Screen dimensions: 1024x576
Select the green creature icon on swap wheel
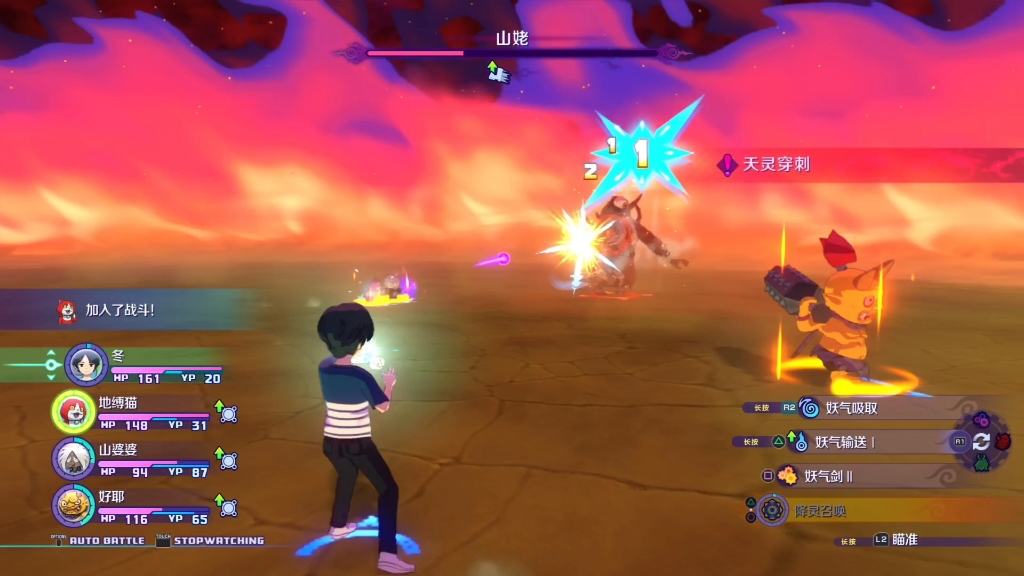coord(981,463)
